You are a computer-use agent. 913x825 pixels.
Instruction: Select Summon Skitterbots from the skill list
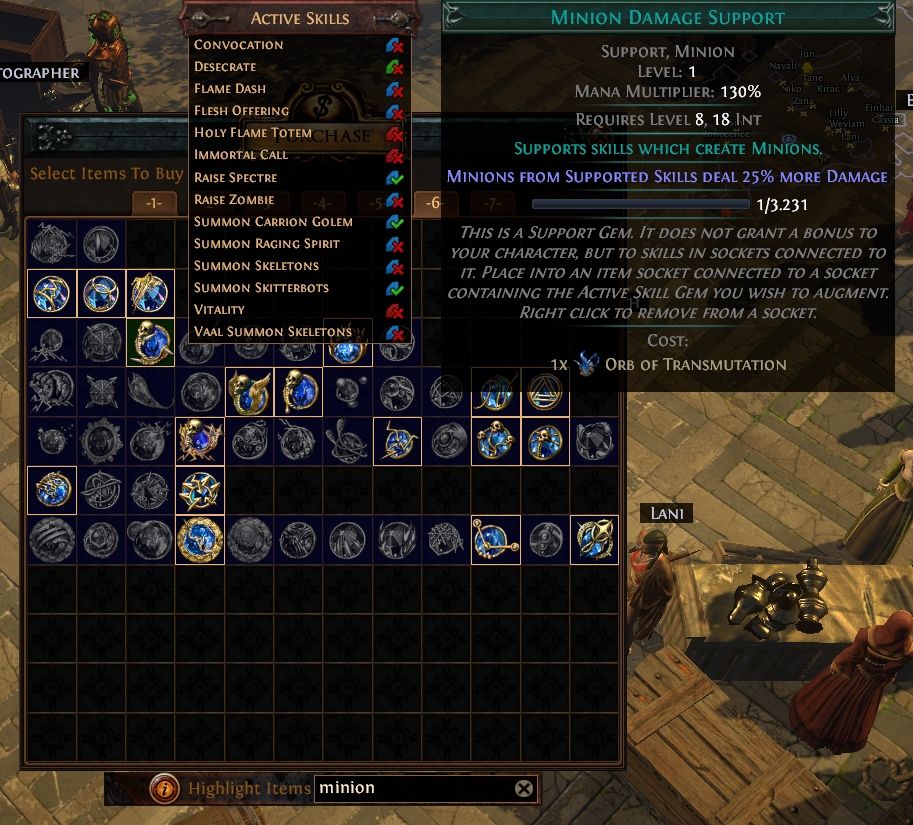[x=261, y=288]
